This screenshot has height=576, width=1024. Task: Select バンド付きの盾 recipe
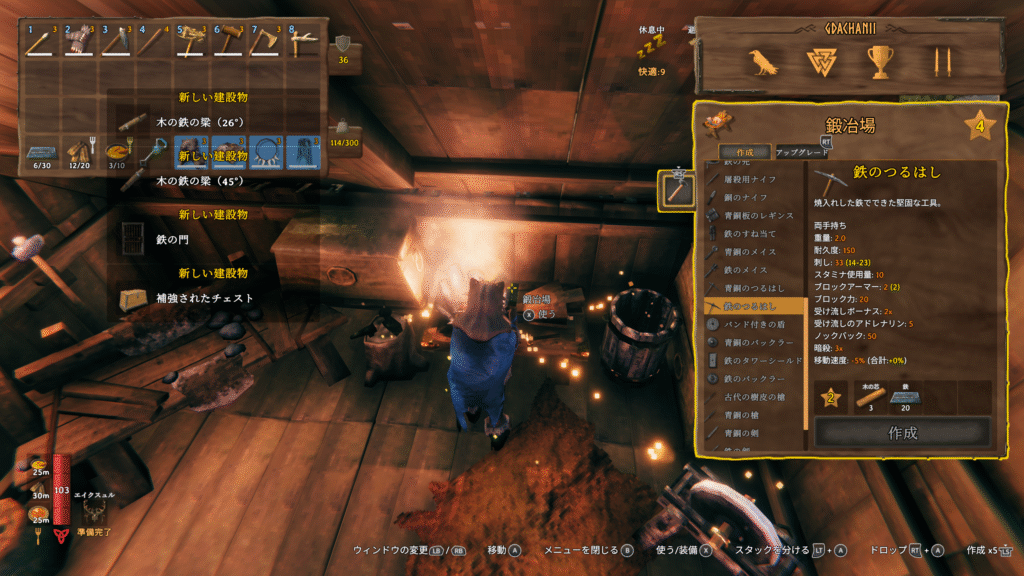tap(755, 324)
